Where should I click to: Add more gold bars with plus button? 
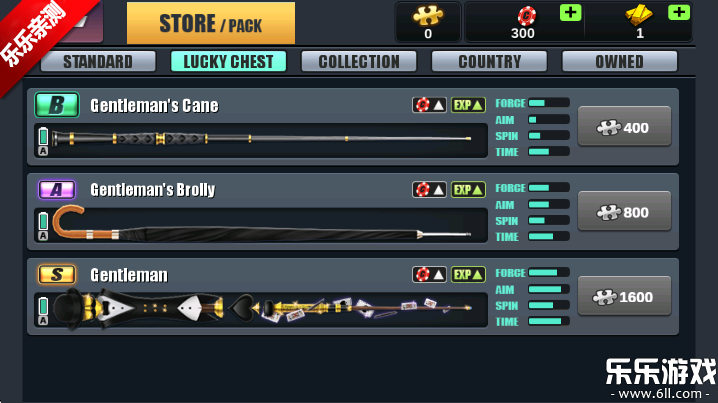[678, 13]
